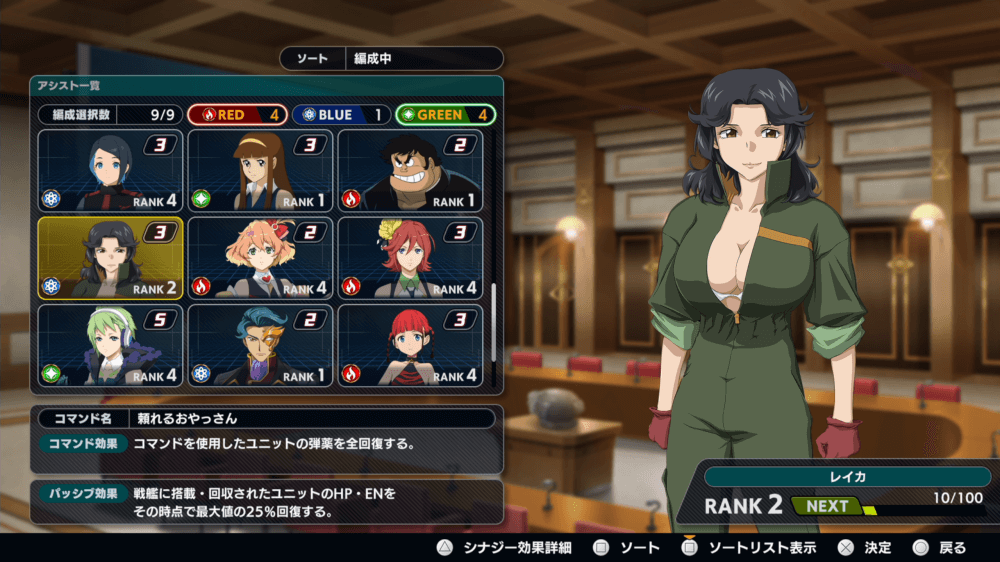Choose the blue-haired man with golden mask
Image resolution: width=1000 pixels, height=562 pixels.
click(260, 346)
